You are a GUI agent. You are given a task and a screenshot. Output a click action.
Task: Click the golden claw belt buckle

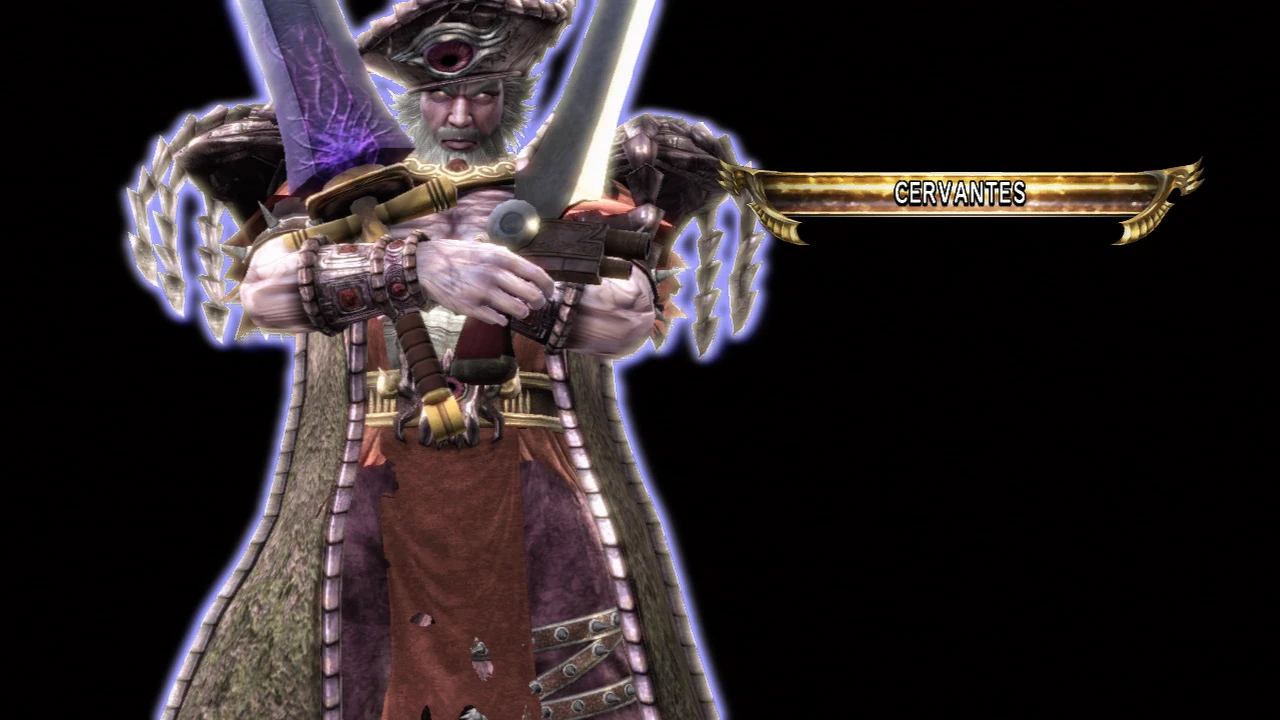pos(445,415)
